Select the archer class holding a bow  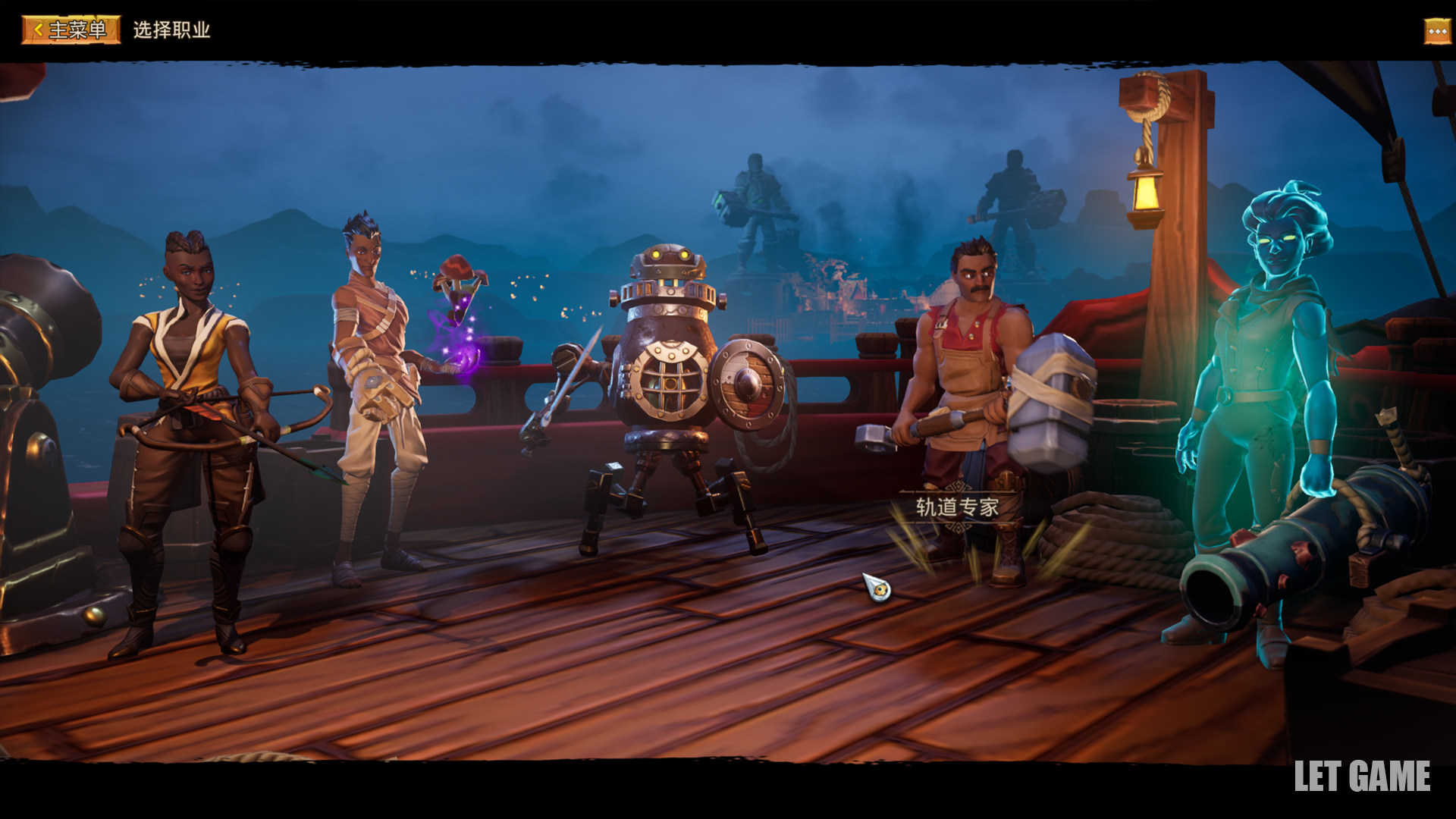tap(191, 425)
